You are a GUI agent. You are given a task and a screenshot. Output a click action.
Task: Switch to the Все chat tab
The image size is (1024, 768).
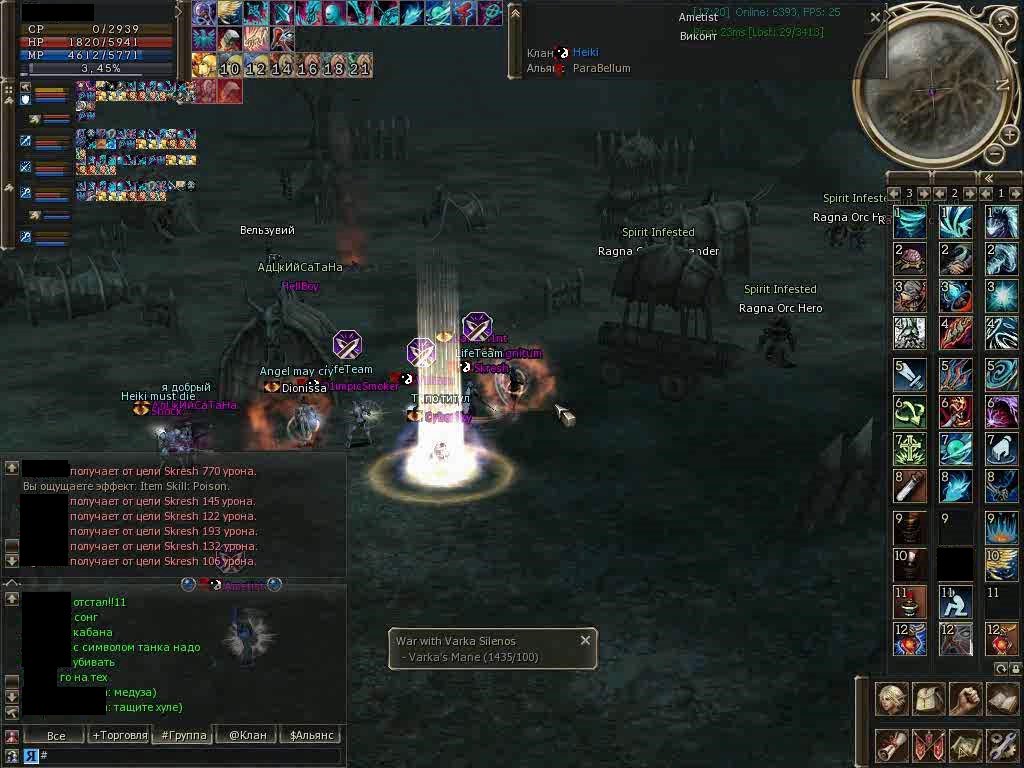[56, 735]
